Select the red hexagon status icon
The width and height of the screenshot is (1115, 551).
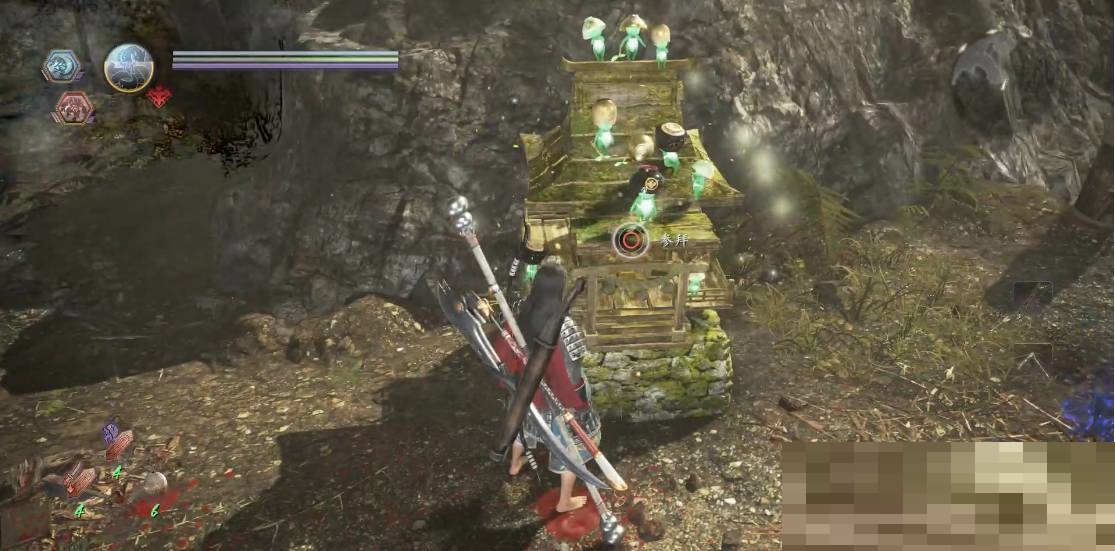pos(72,107)
